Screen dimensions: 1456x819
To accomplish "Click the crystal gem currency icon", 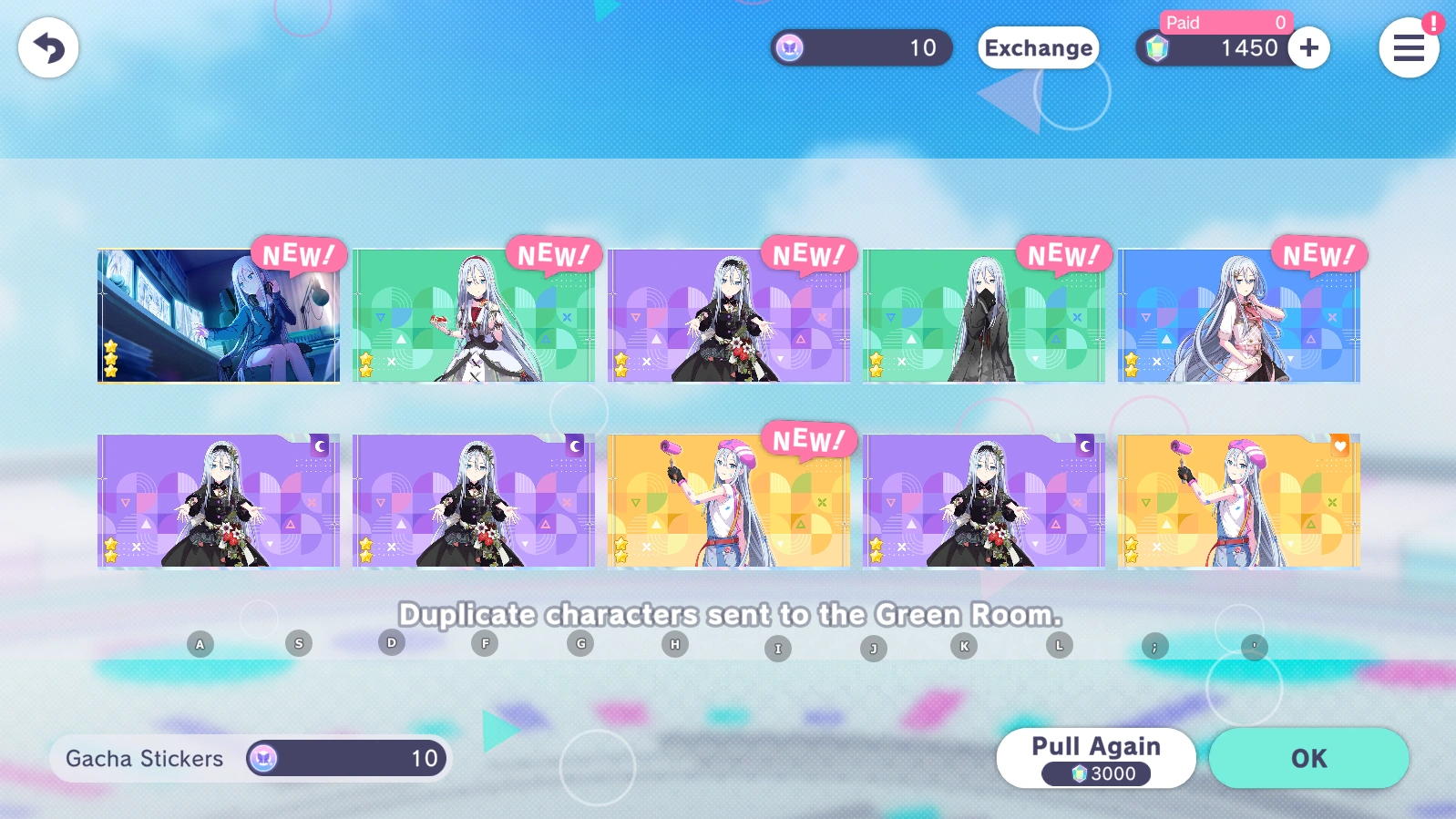I will point(1158,47).
